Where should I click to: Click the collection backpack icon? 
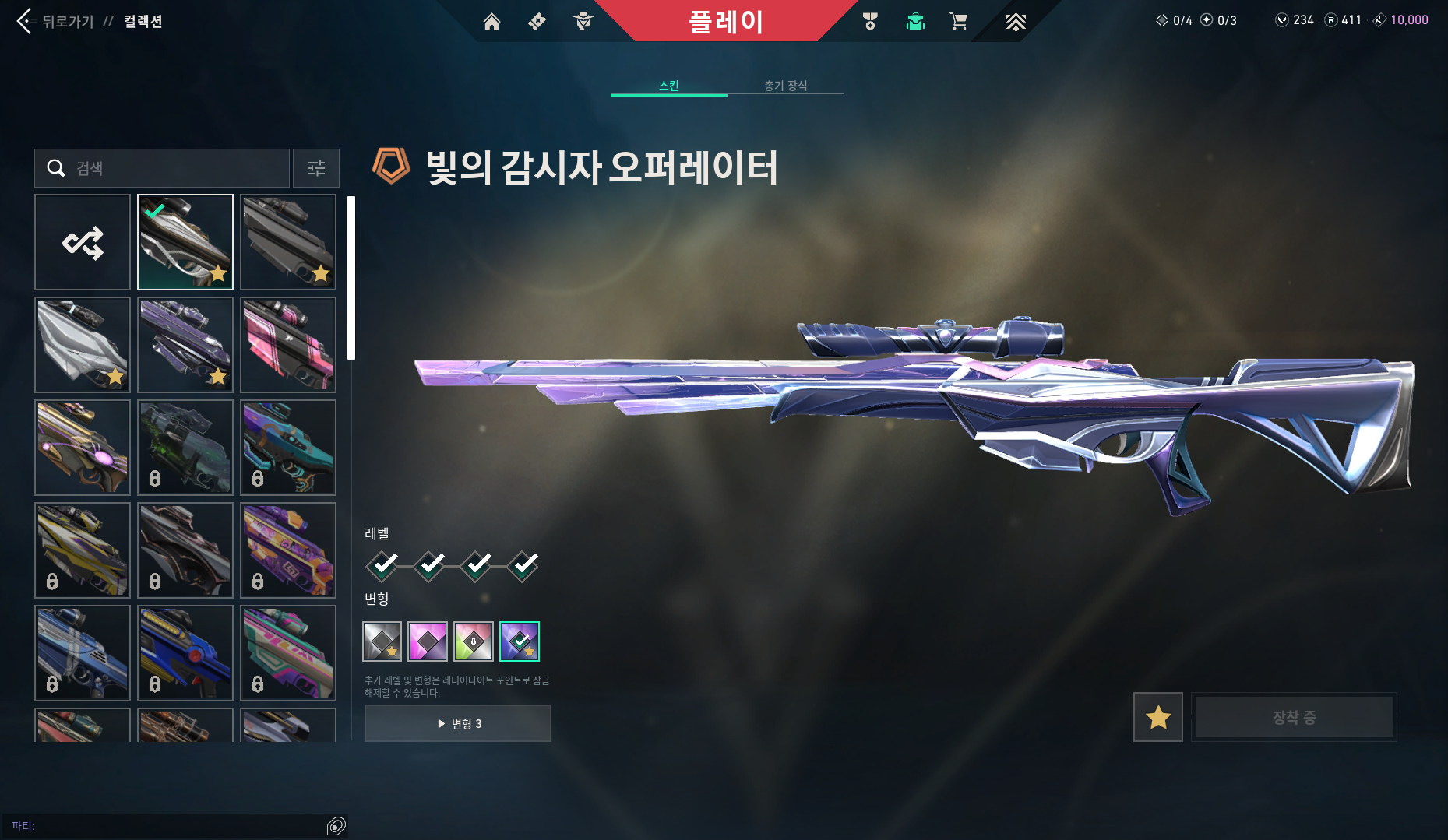(x=915, y=21)
